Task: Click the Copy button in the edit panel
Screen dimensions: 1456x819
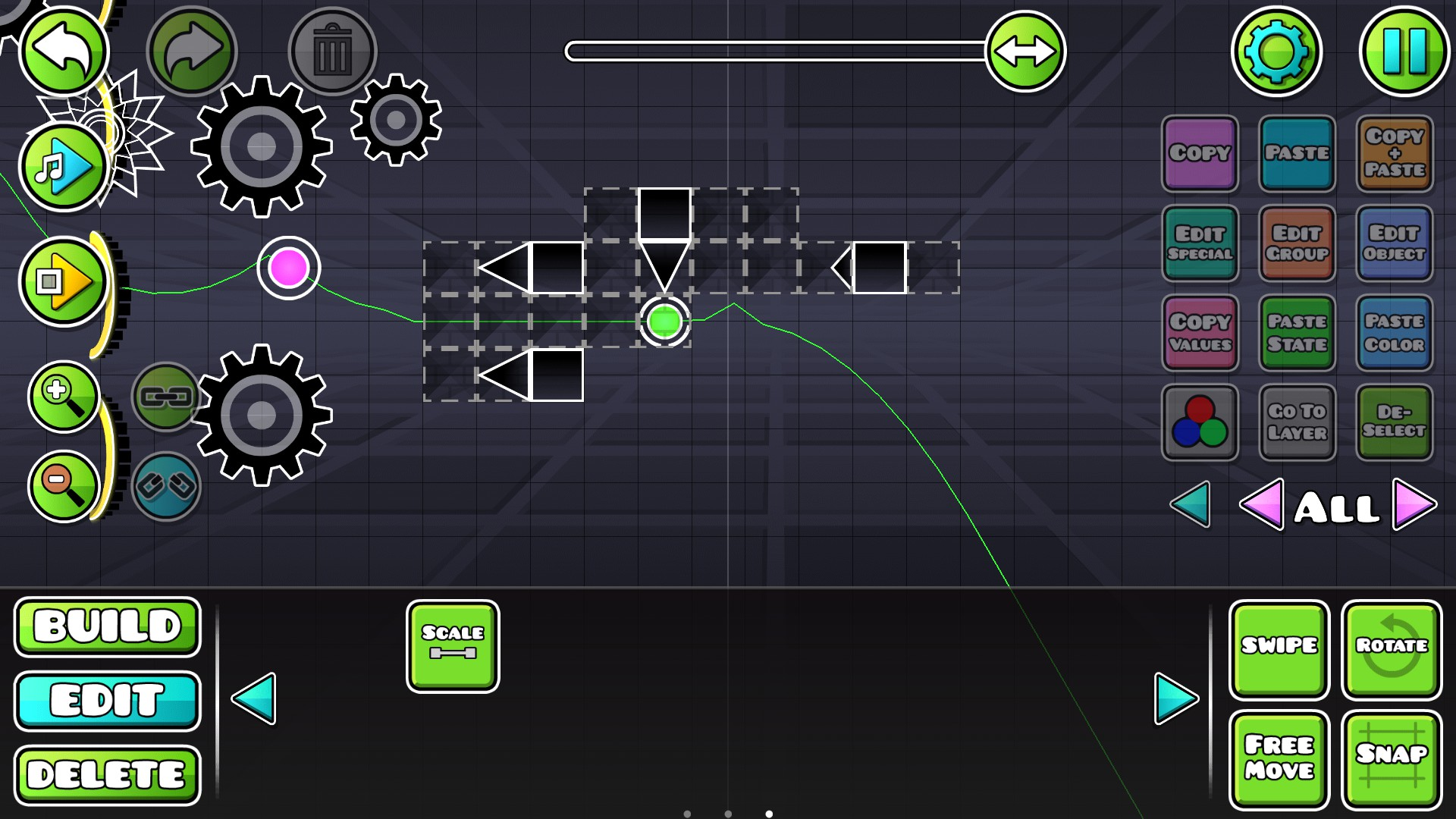Action: click(1200, 154)
